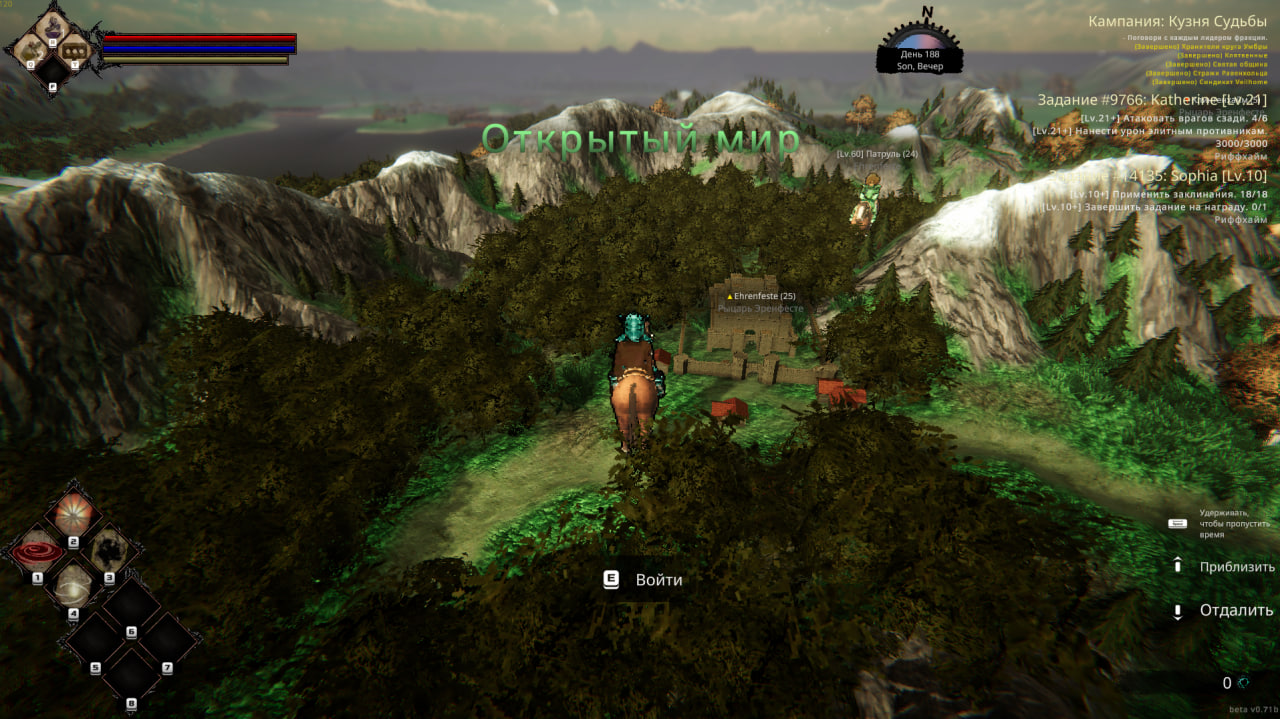Click the Отдалить zoom-out label
Screen dimensions: 1280x719
[x=1236, y=610]
